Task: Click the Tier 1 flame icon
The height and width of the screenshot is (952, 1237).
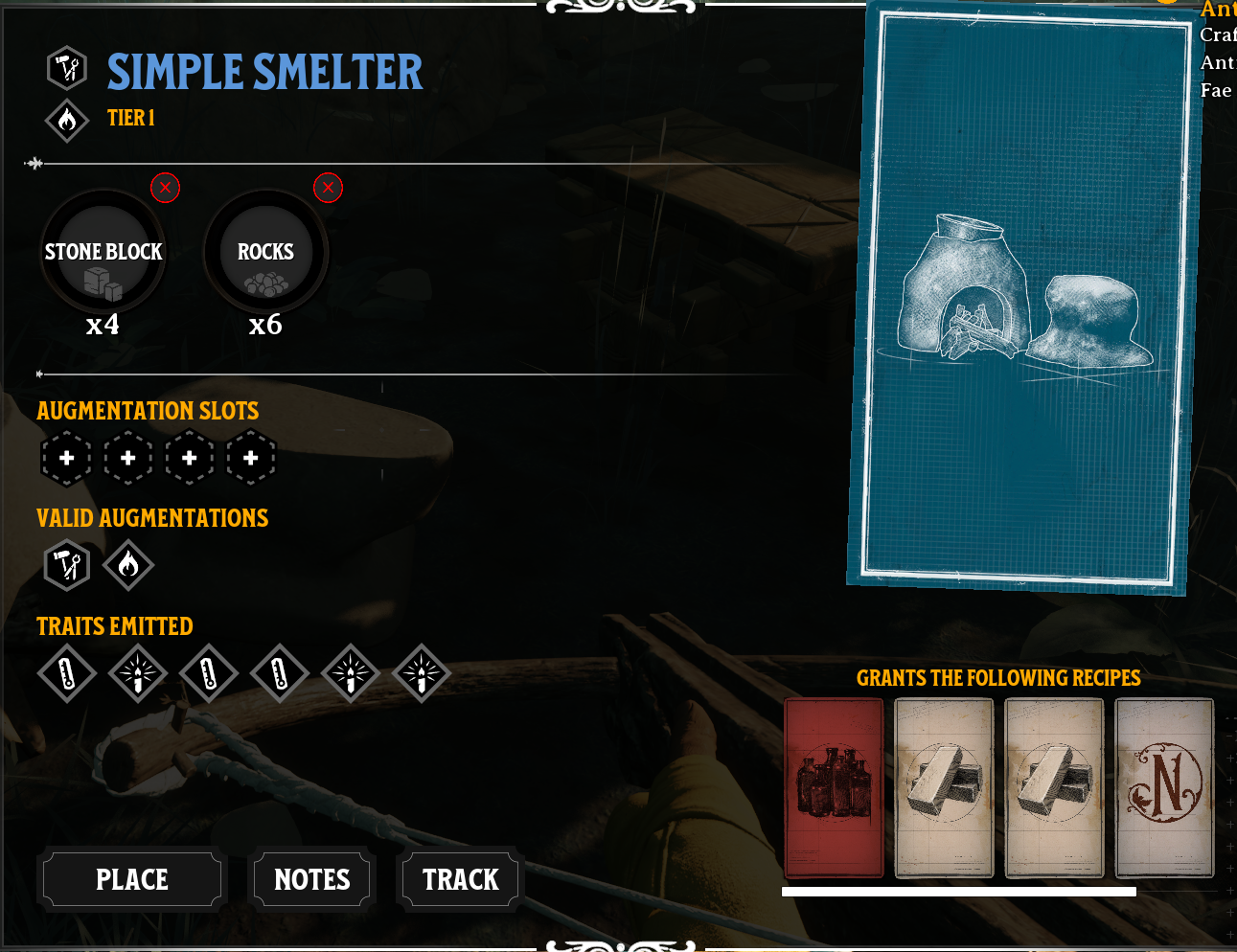Action: (66, 121)
